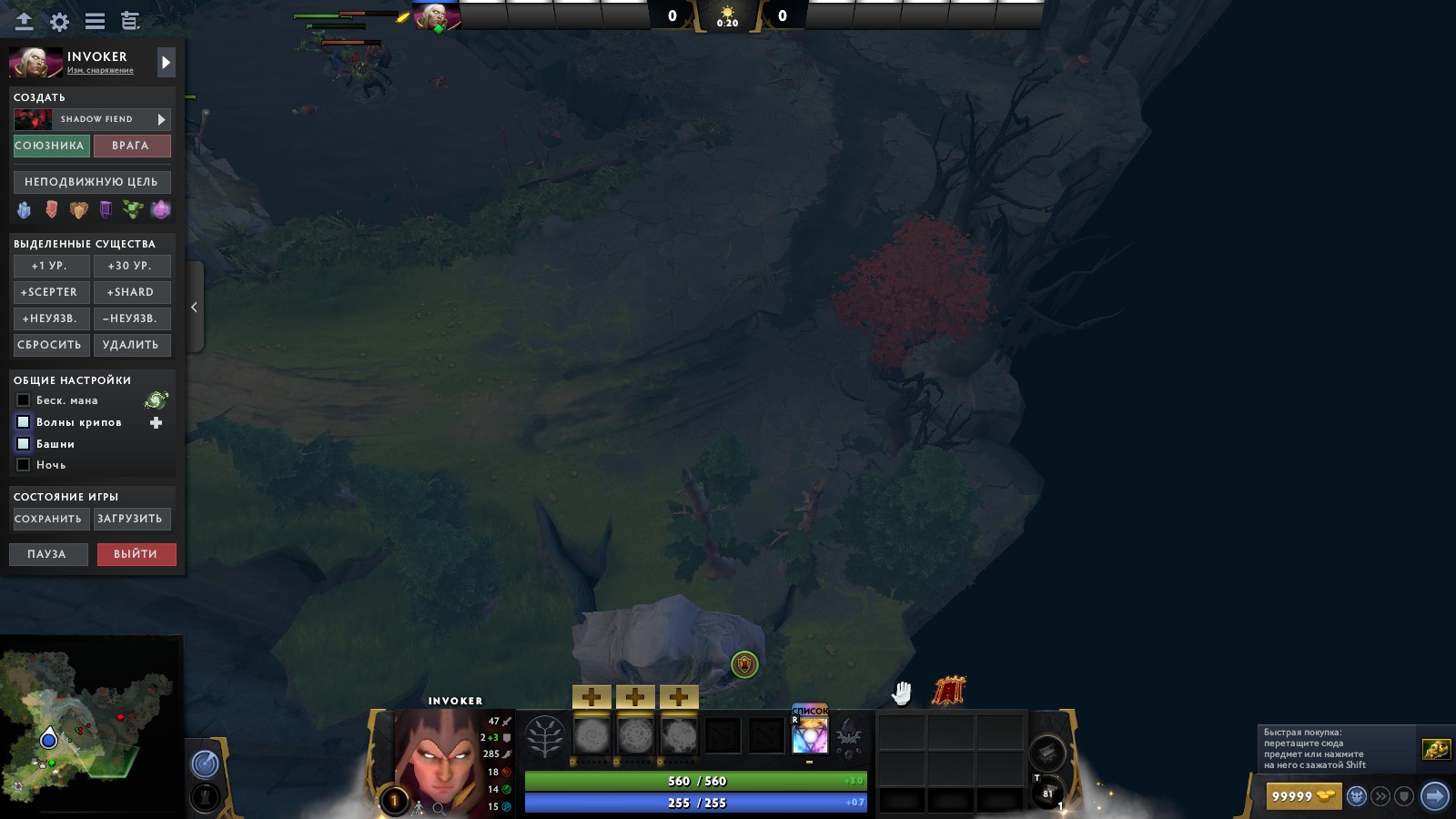The width and height of the screenshot is (1456, 819).
Task: Open the settings gear at top left
Action: [x=58, y=21]
